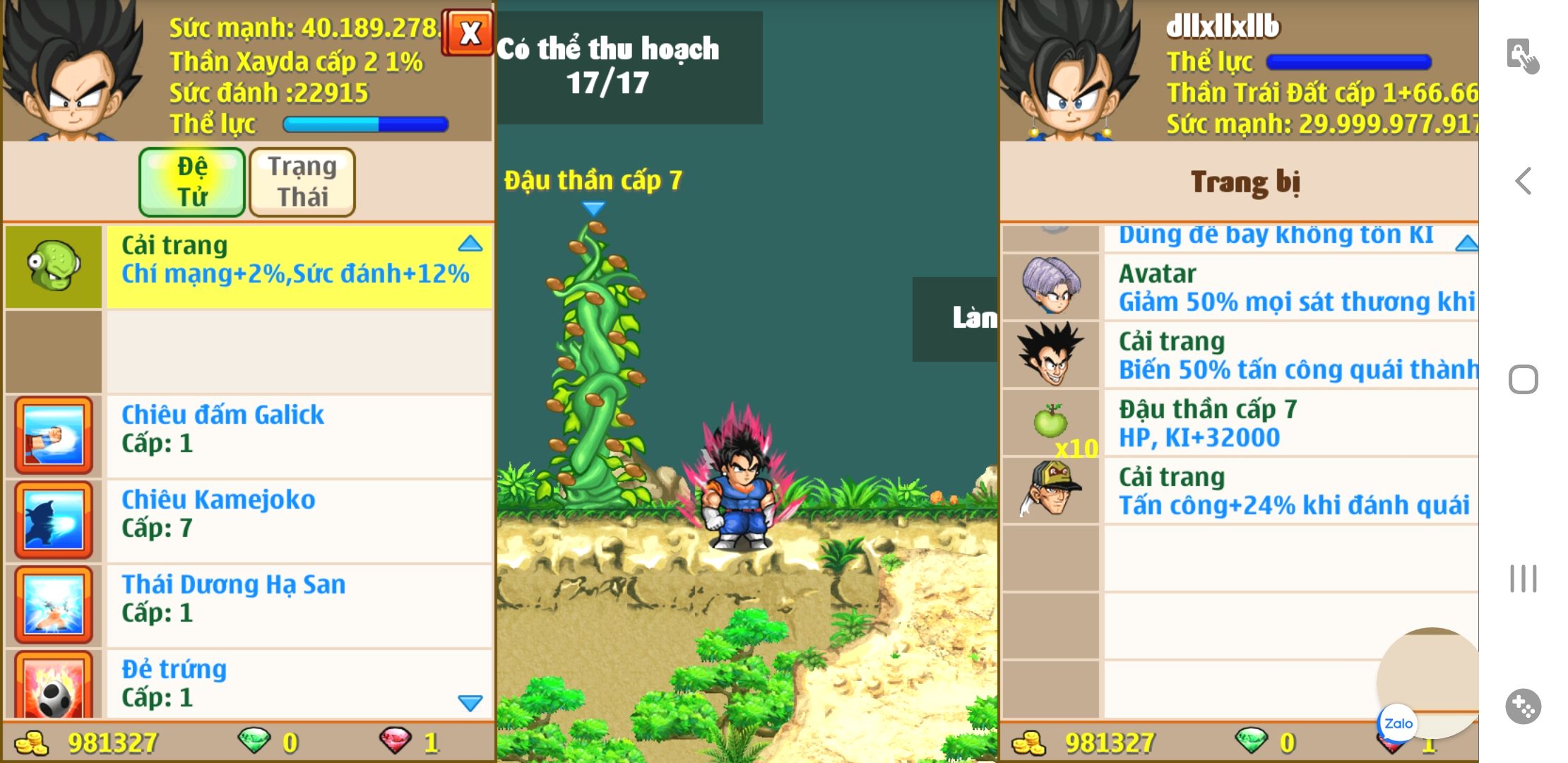Select the Avatar item with purple hair

[x=1240, y=288]
